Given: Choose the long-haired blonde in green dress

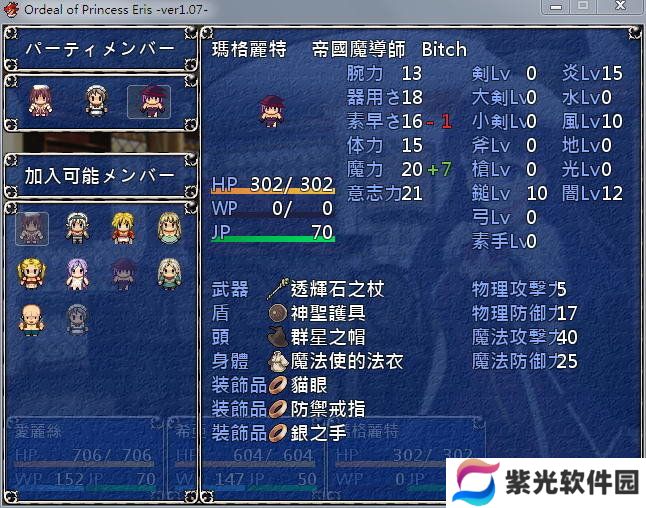Looking at the screenshot, I should (x=170, y=228).
